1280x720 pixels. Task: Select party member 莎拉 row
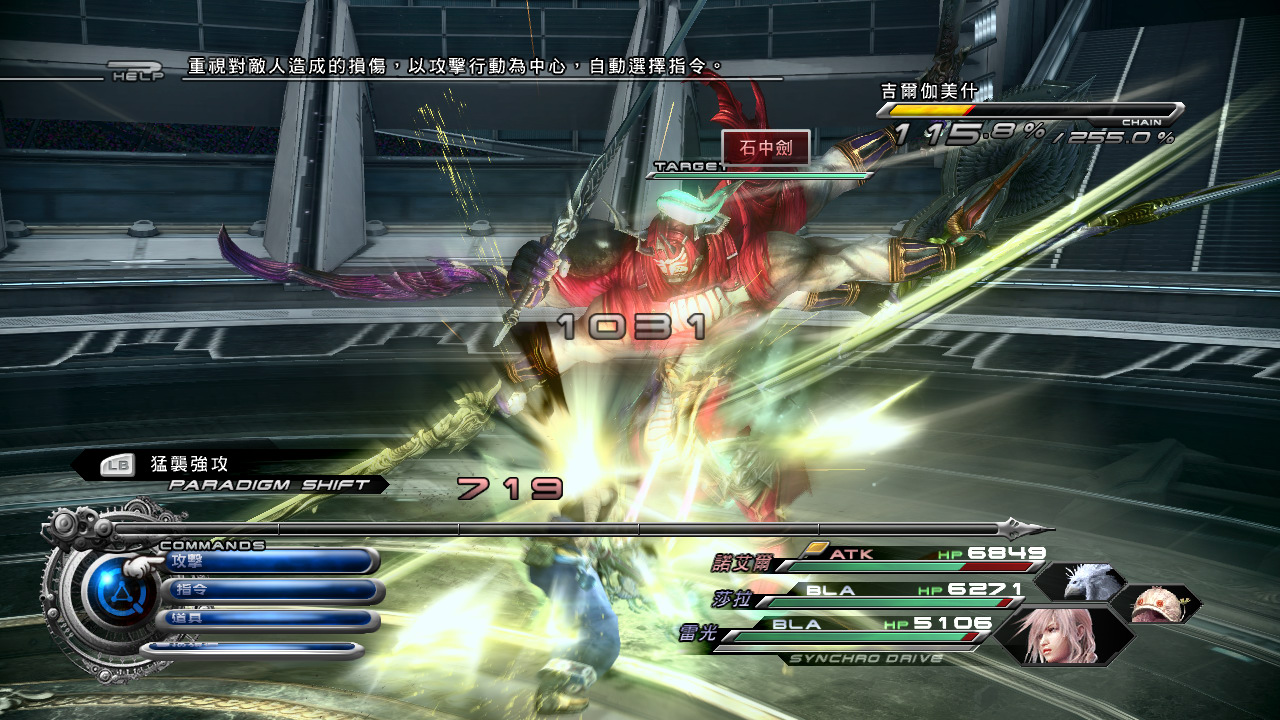point(870,595)
